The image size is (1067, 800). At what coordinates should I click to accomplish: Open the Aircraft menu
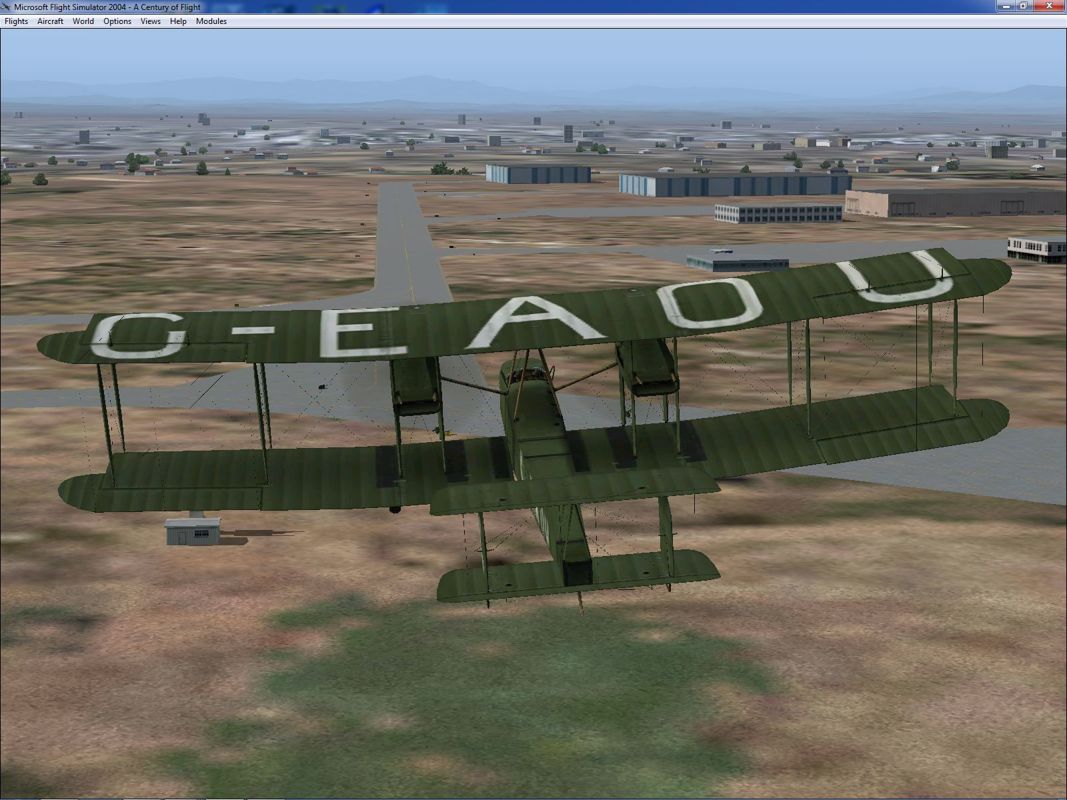coord(50,21)
